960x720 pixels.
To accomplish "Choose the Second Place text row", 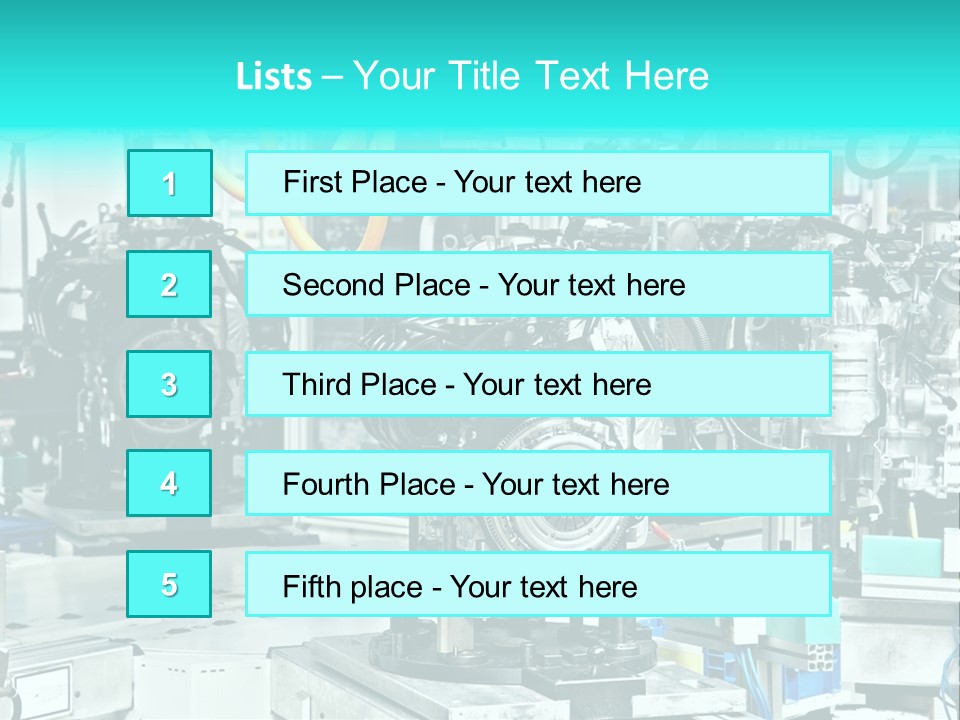I will click(x=538, y=284).
